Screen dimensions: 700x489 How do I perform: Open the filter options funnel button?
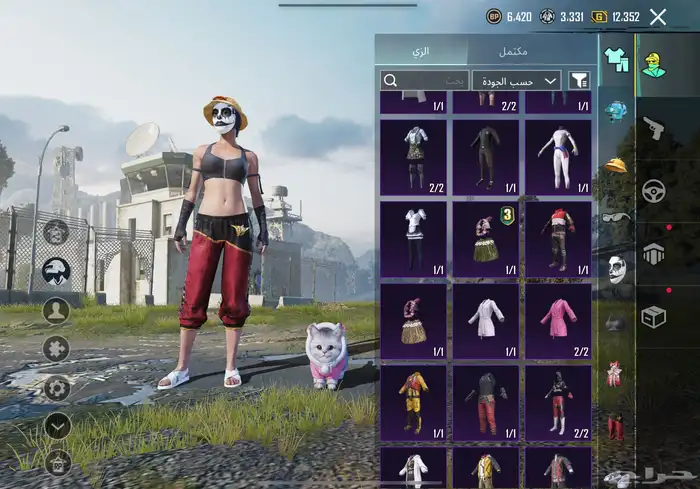(x=579, y=80)
